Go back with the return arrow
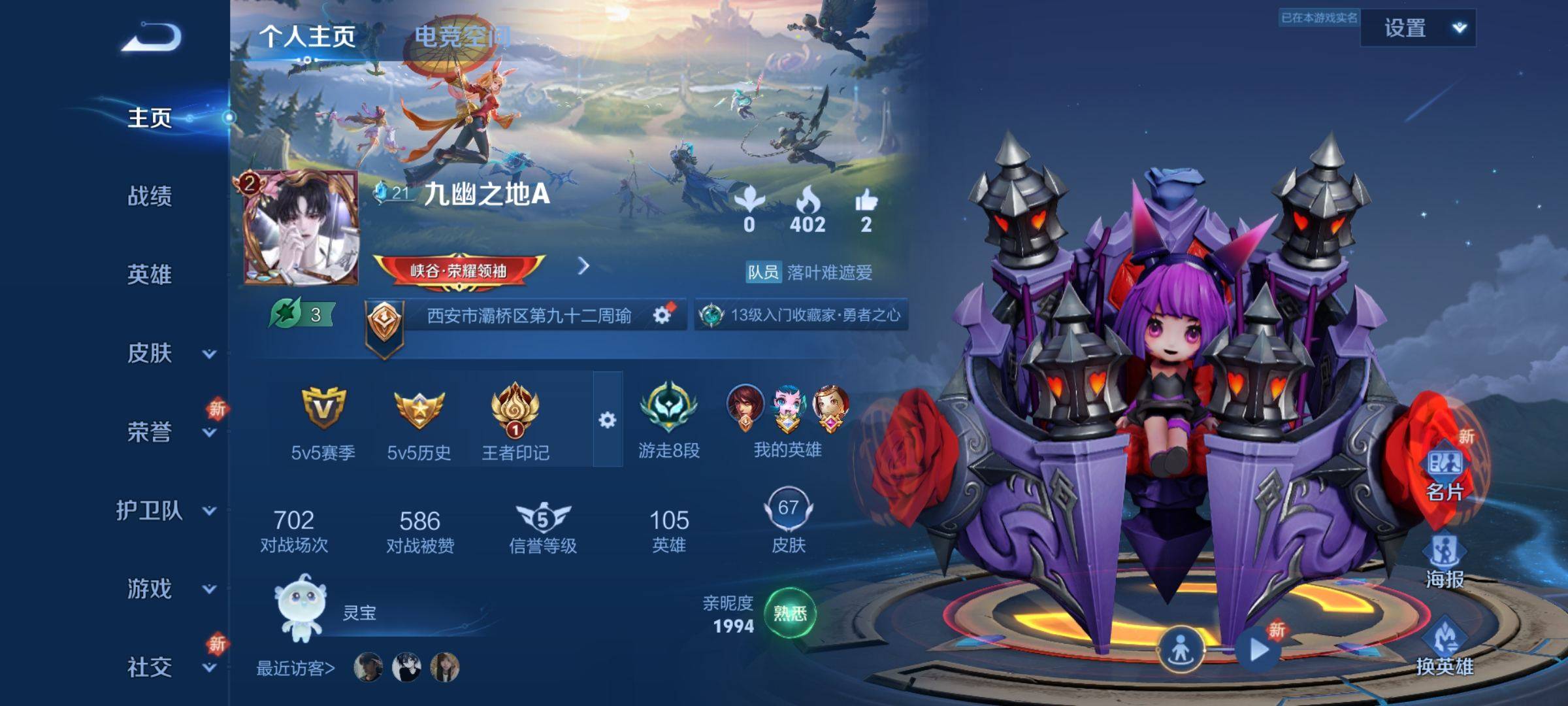The width and height of the screenshot is (1568, 706). click(151, 37)
